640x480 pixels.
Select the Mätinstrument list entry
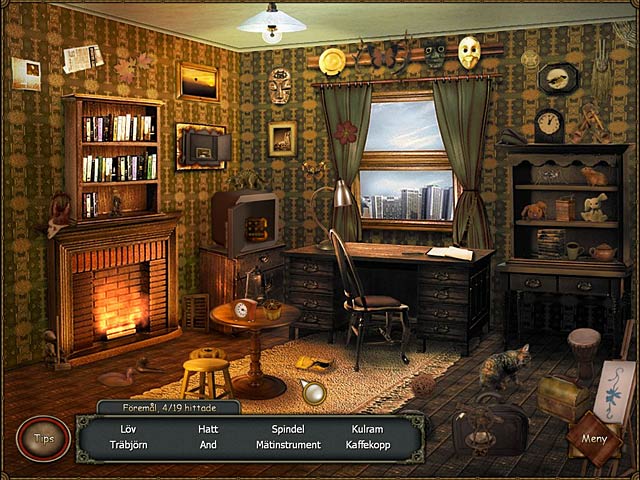pyautogui.click(x=287, y=444)
